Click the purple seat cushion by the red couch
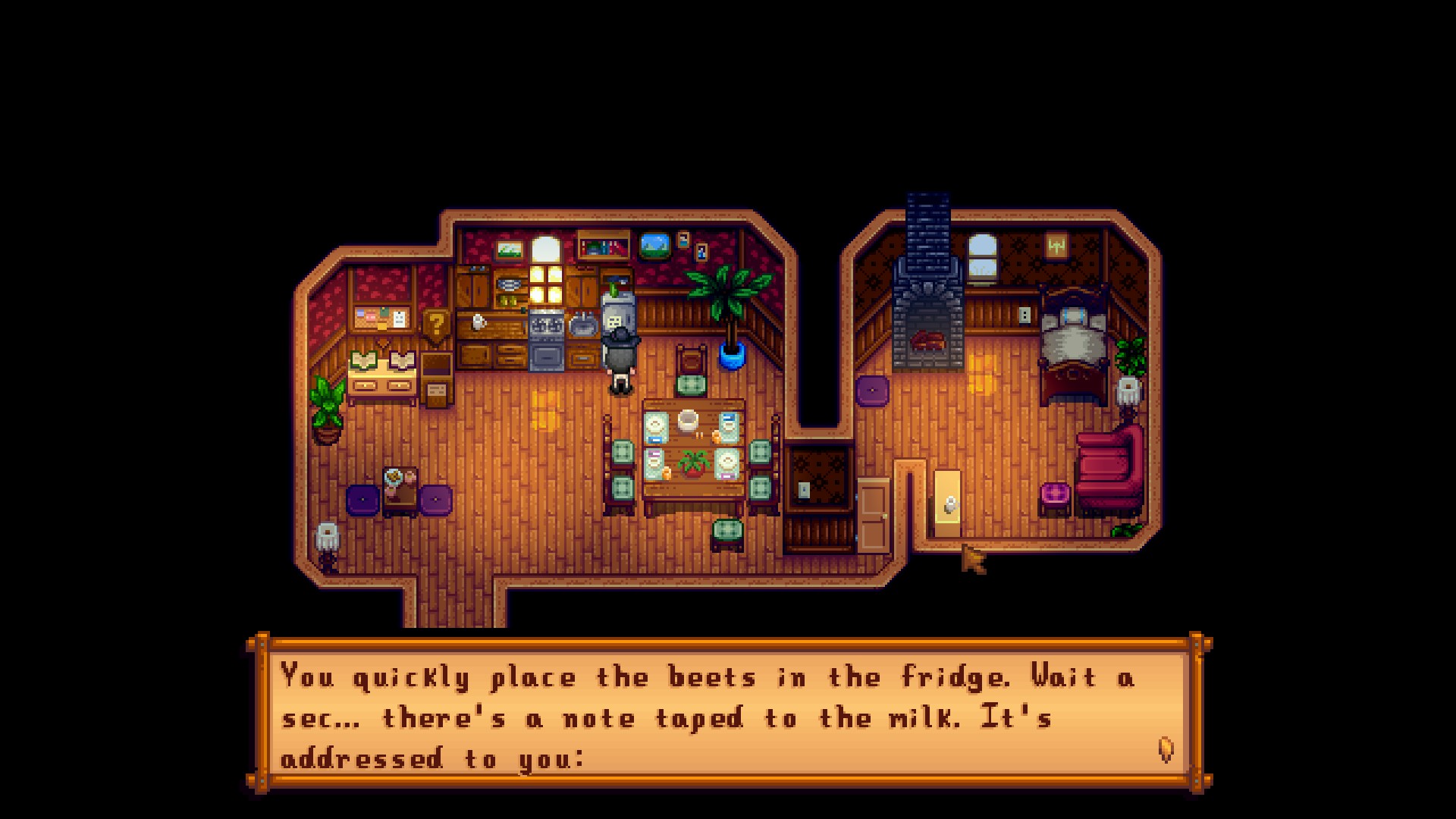Image resolution: width=1456 pixels, height=819 pixels. coord(1056,493)
